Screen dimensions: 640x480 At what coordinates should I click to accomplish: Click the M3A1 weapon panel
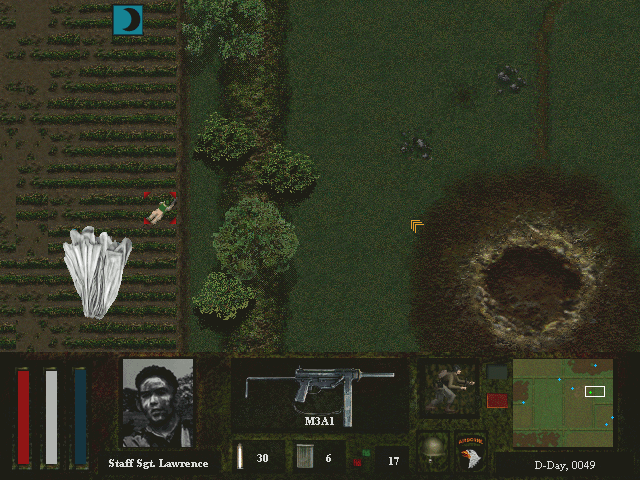[319, 395]
